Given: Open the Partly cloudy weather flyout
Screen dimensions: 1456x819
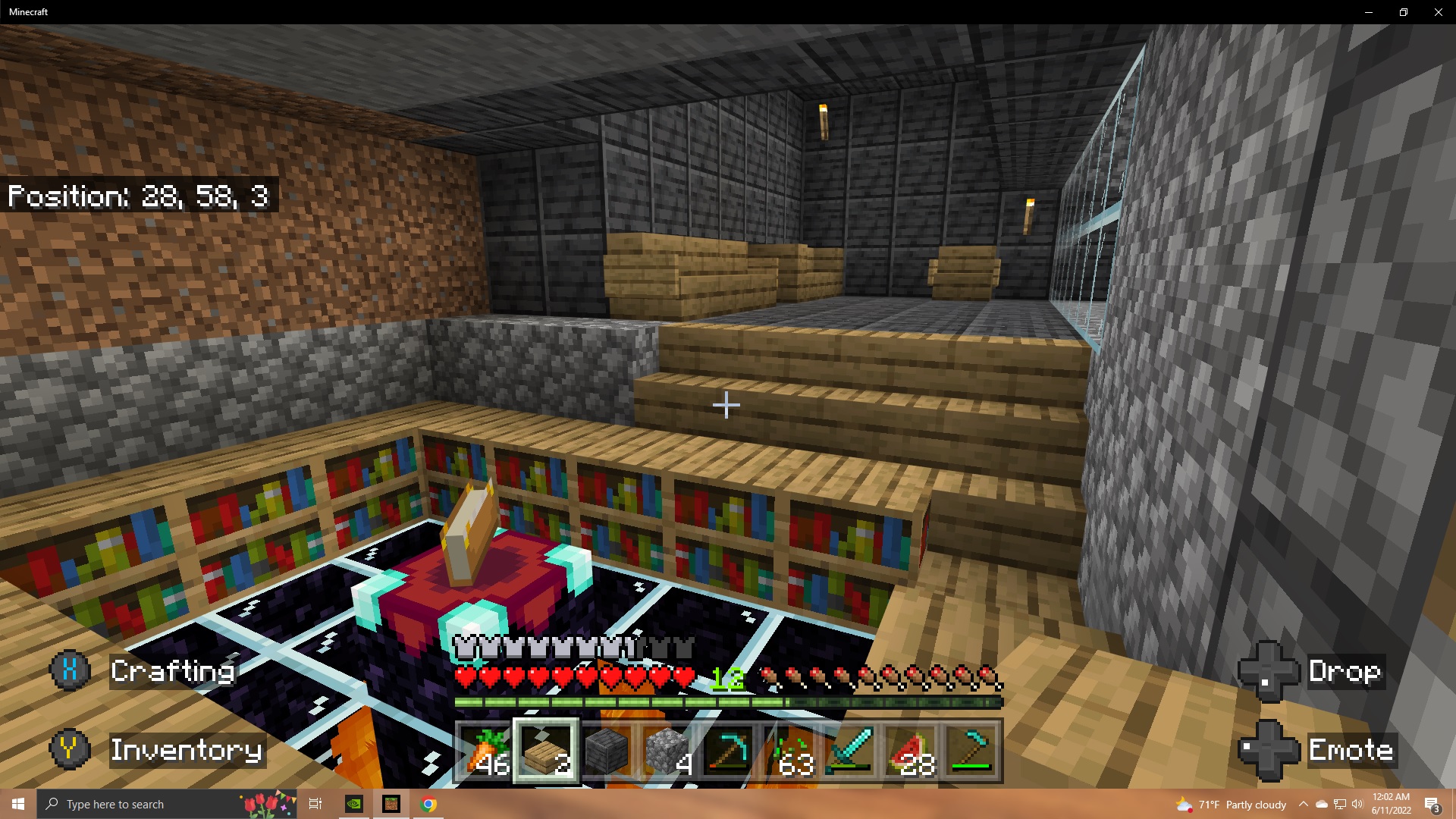Looking at the screenshot, I should click(1232, 804).
